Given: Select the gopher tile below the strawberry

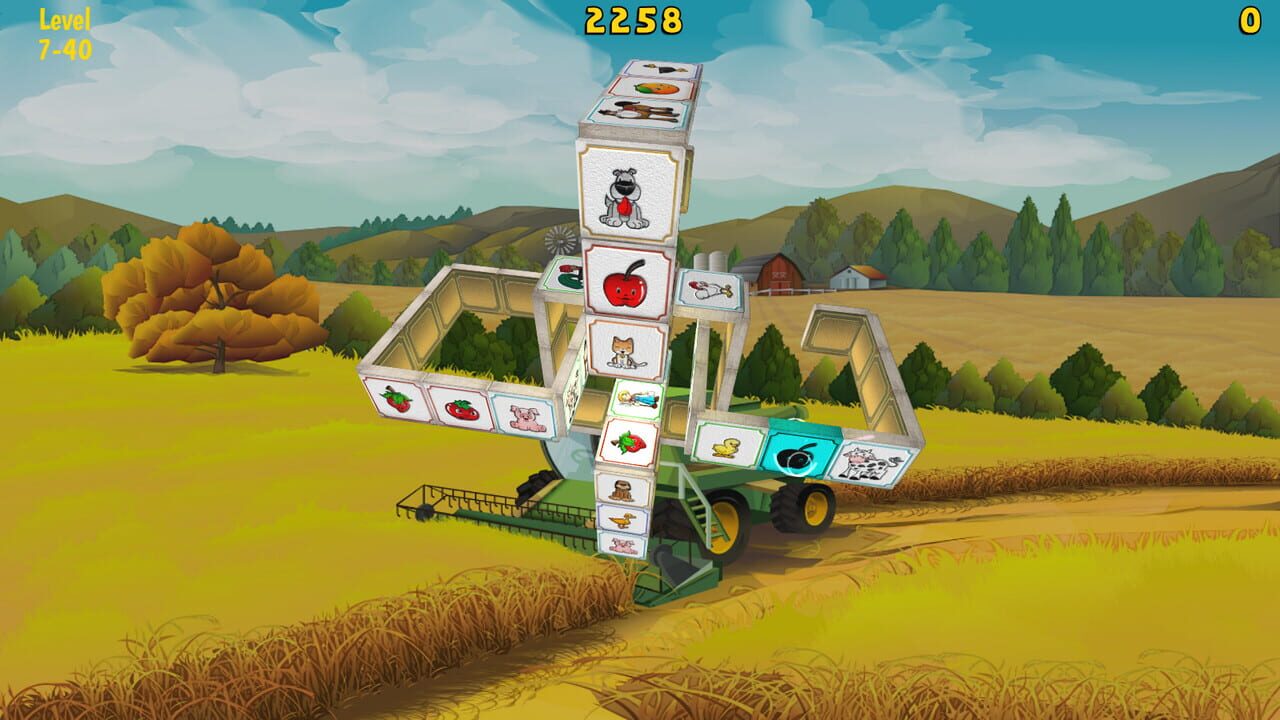Looking at the screenshot, I should coord(622,490).
